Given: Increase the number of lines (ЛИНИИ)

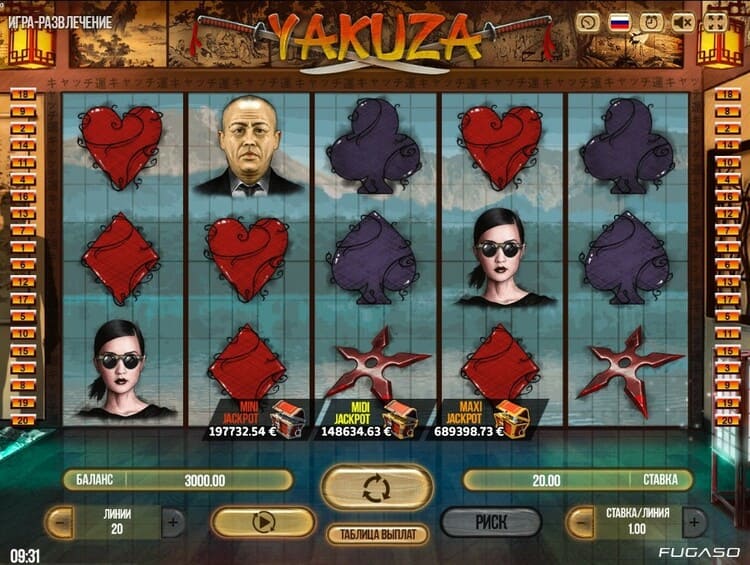Looking at the screenshot, I should tap(174, 521).
